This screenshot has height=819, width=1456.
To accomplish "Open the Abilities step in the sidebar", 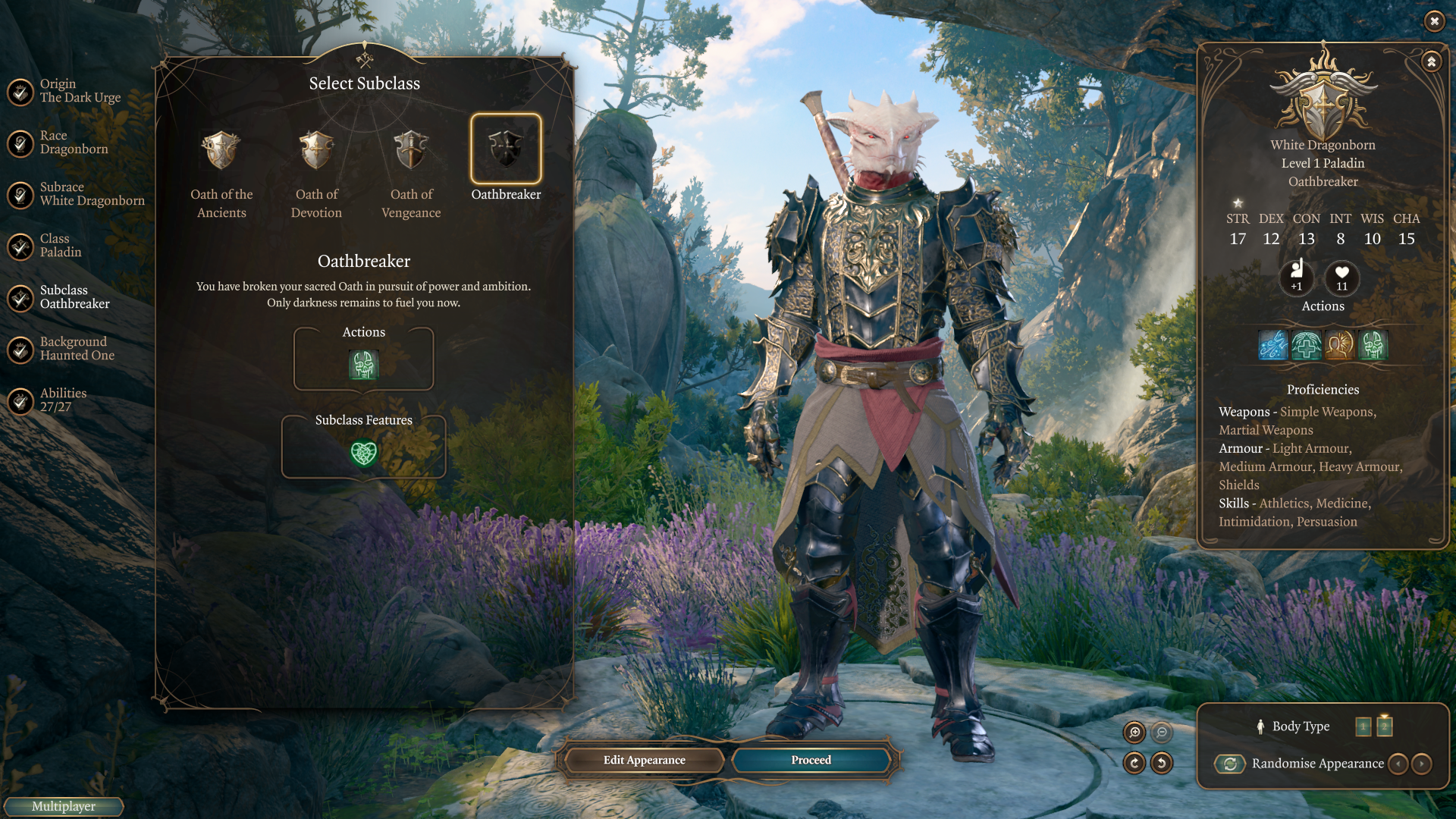I will 63,400.
